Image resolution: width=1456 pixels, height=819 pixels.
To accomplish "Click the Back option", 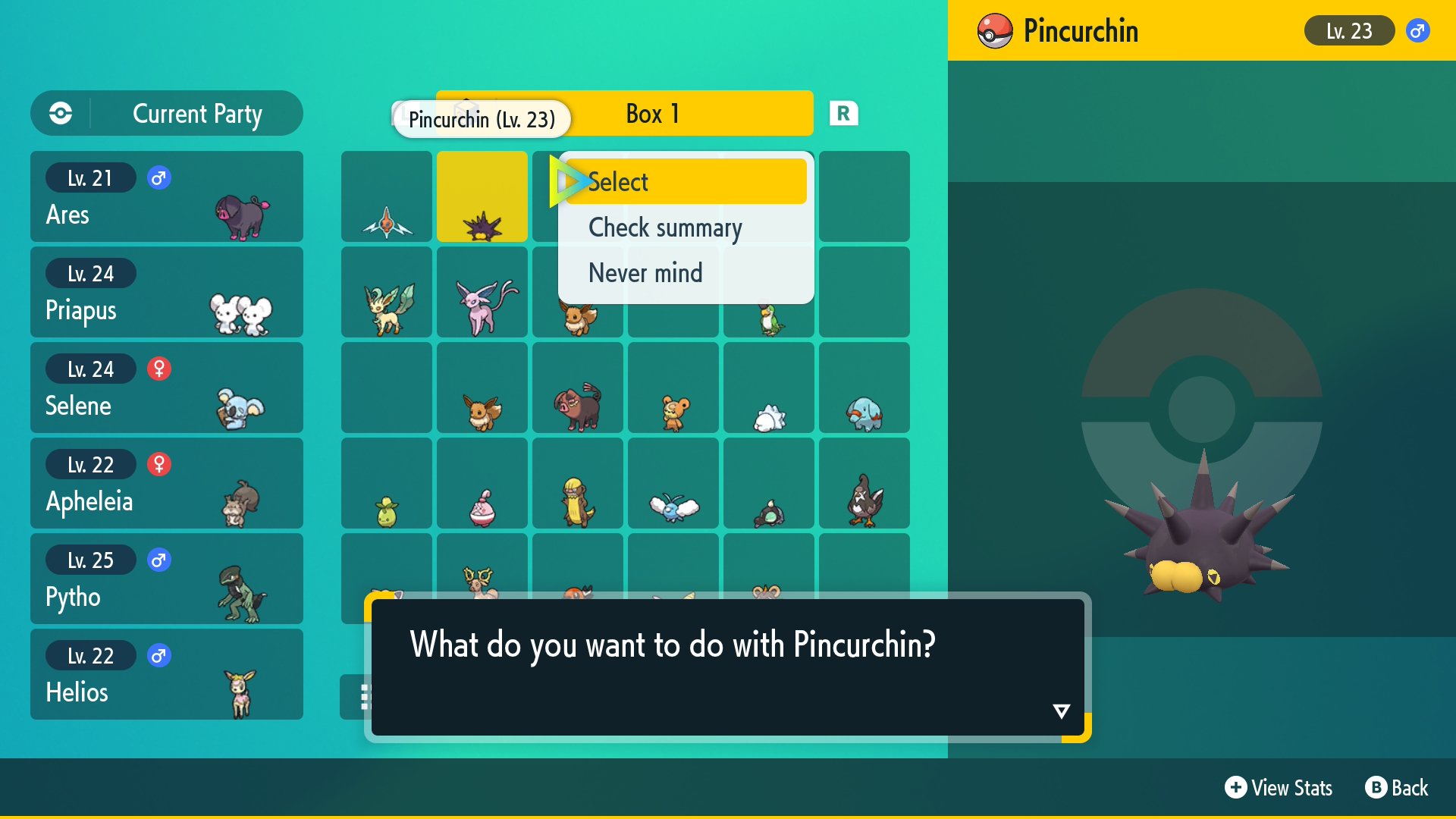I will tap(1397, 788).
